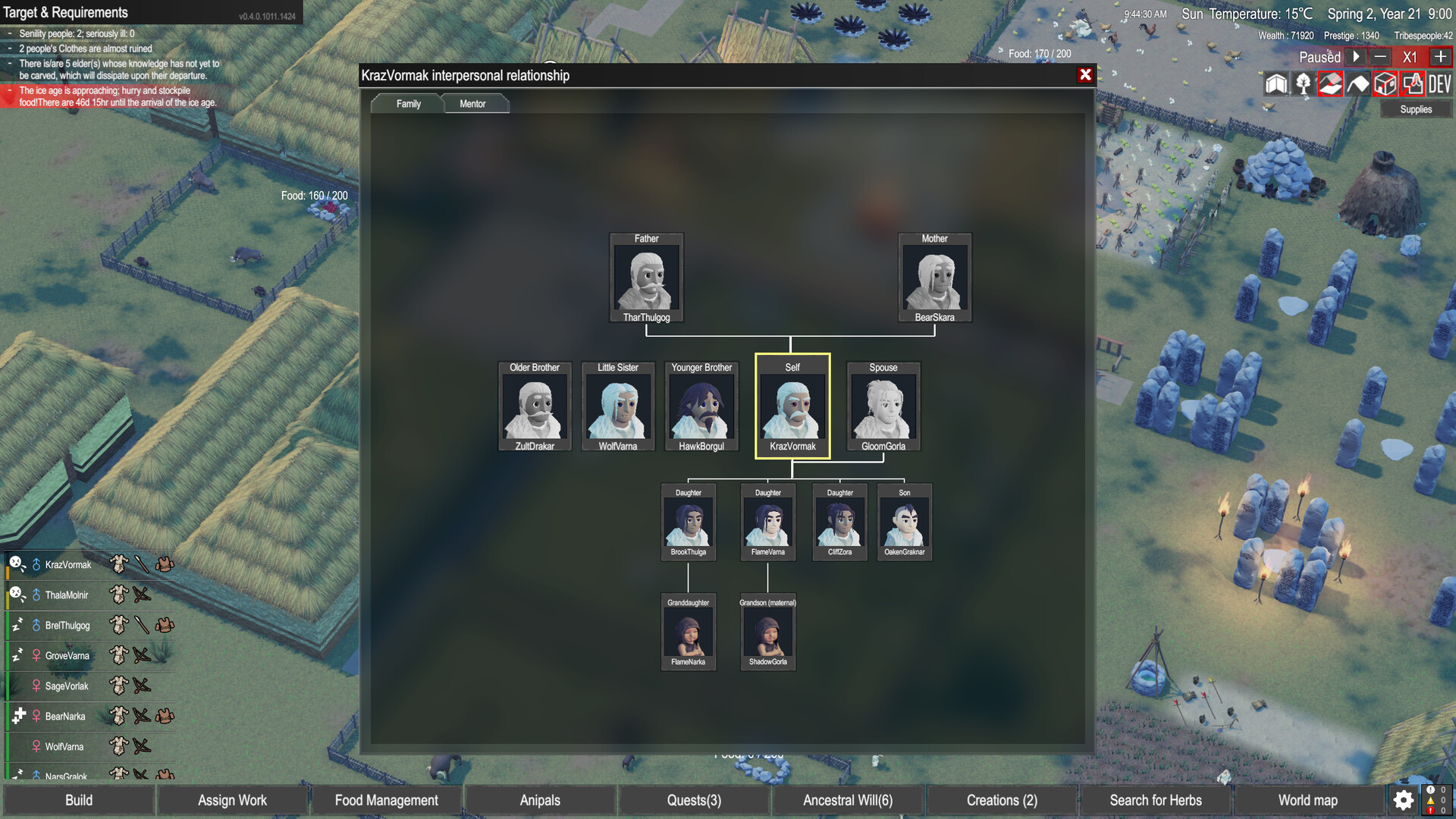The height and width of the screenshot is (819, 1456).
Task: Select the tree icon in the top-right toolbar
Action: [1303, 84]
